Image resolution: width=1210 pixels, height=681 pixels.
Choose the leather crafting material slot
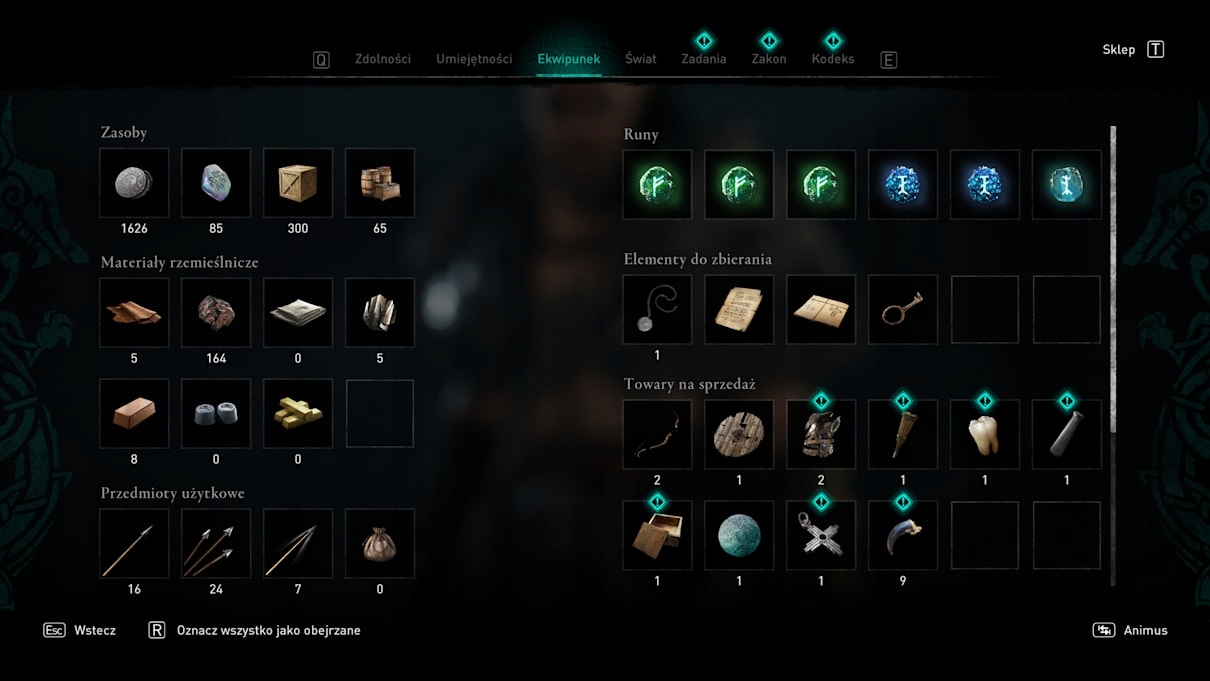tap(135, 313)
